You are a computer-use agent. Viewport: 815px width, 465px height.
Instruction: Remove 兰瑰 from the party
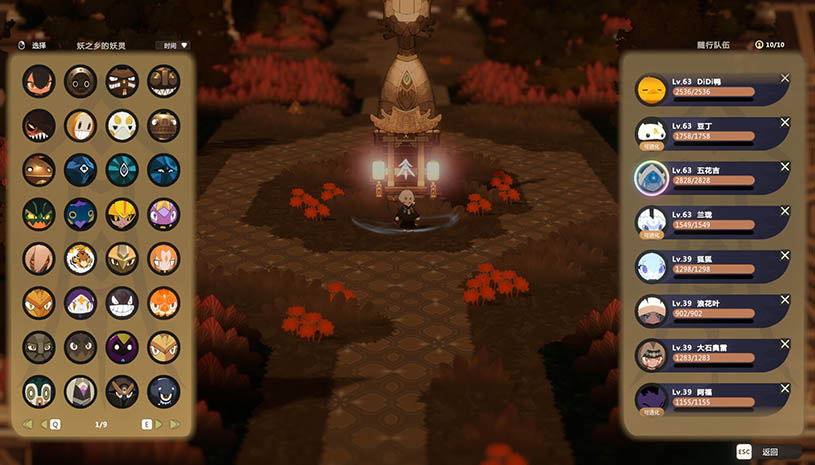[x=785, y=211]
